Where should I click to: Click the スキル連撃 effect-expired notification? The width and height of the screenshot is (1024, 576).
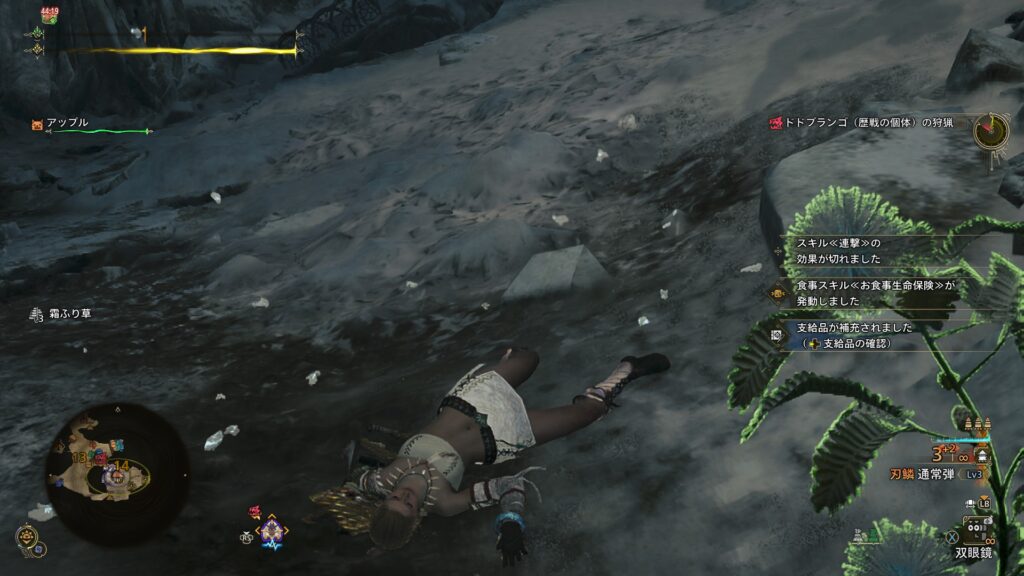(x=840, y=250)
